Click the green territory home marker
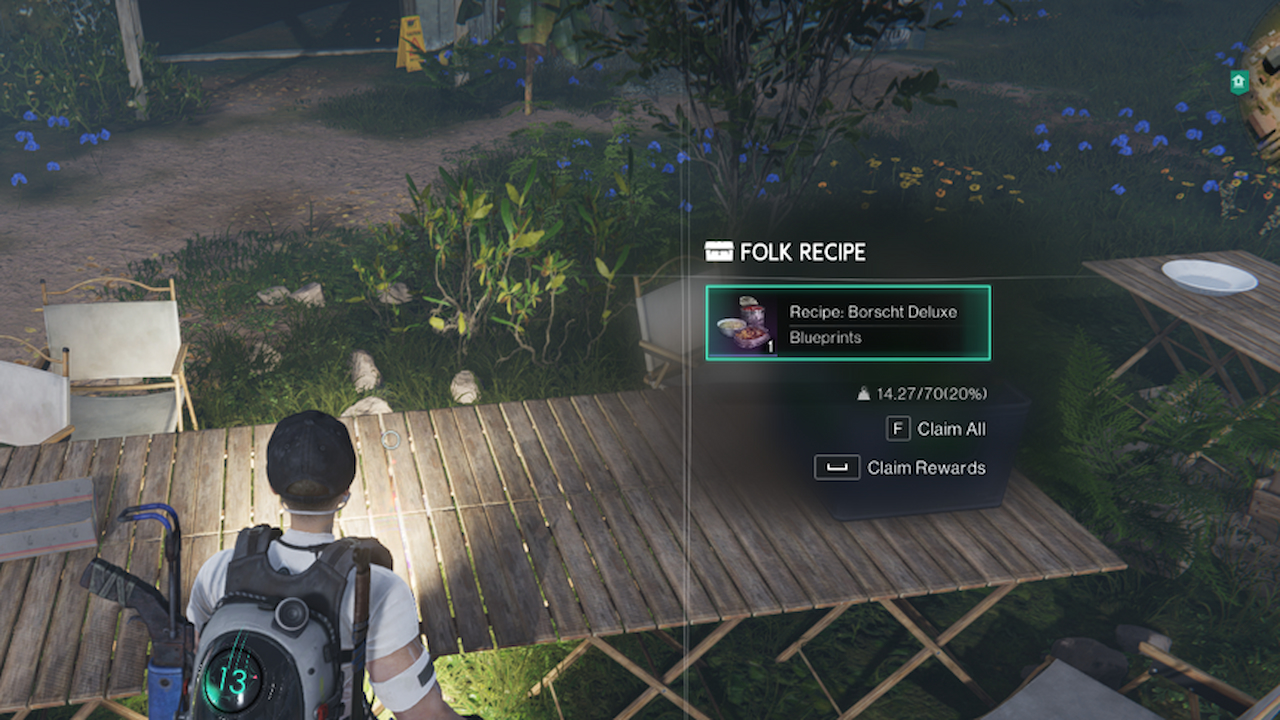 point(1238,81)
